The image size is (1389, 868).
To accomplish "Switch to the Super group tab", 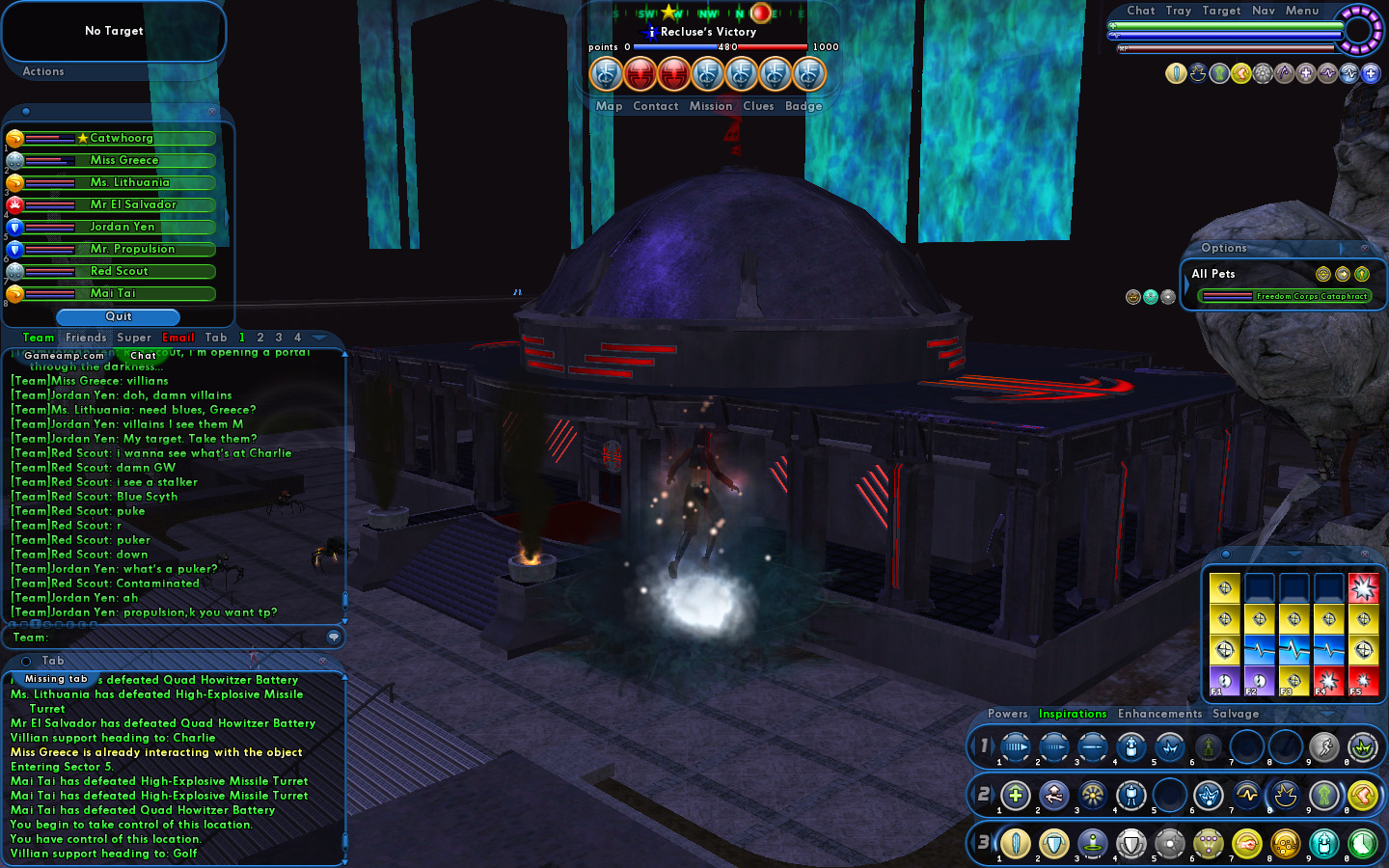I will pos(134,338).
